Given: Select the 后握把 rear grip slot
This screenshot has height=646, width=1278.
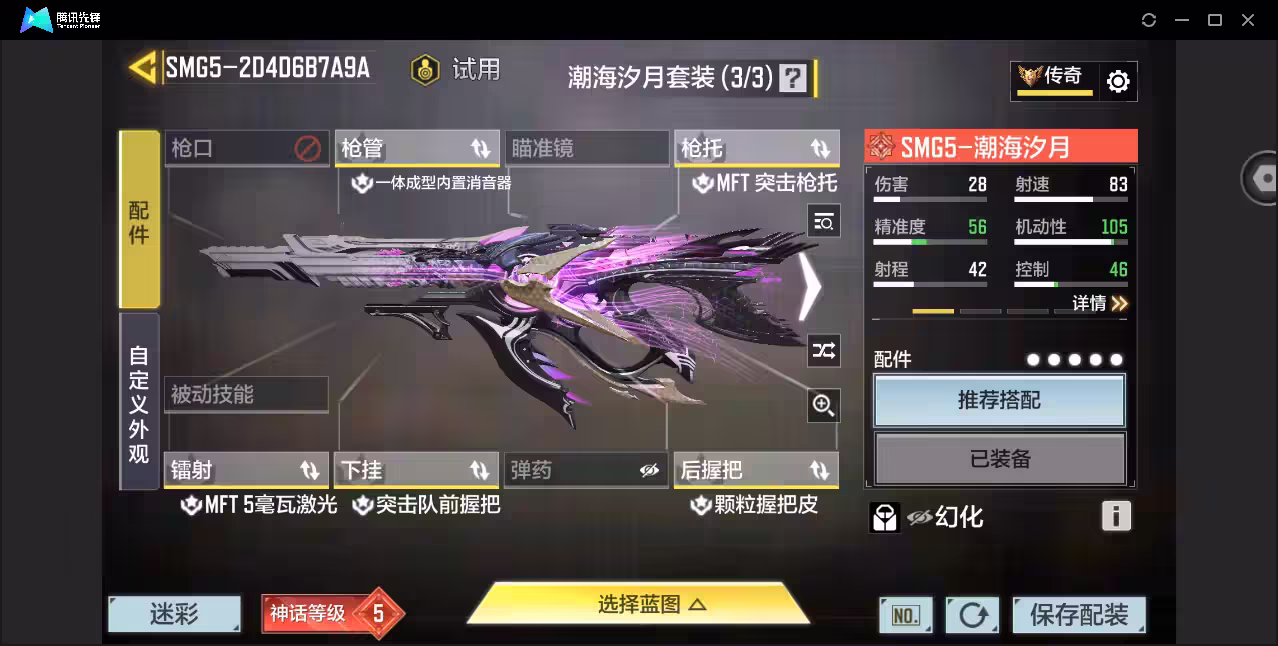Looking at the screenshot, I should 756,470.
